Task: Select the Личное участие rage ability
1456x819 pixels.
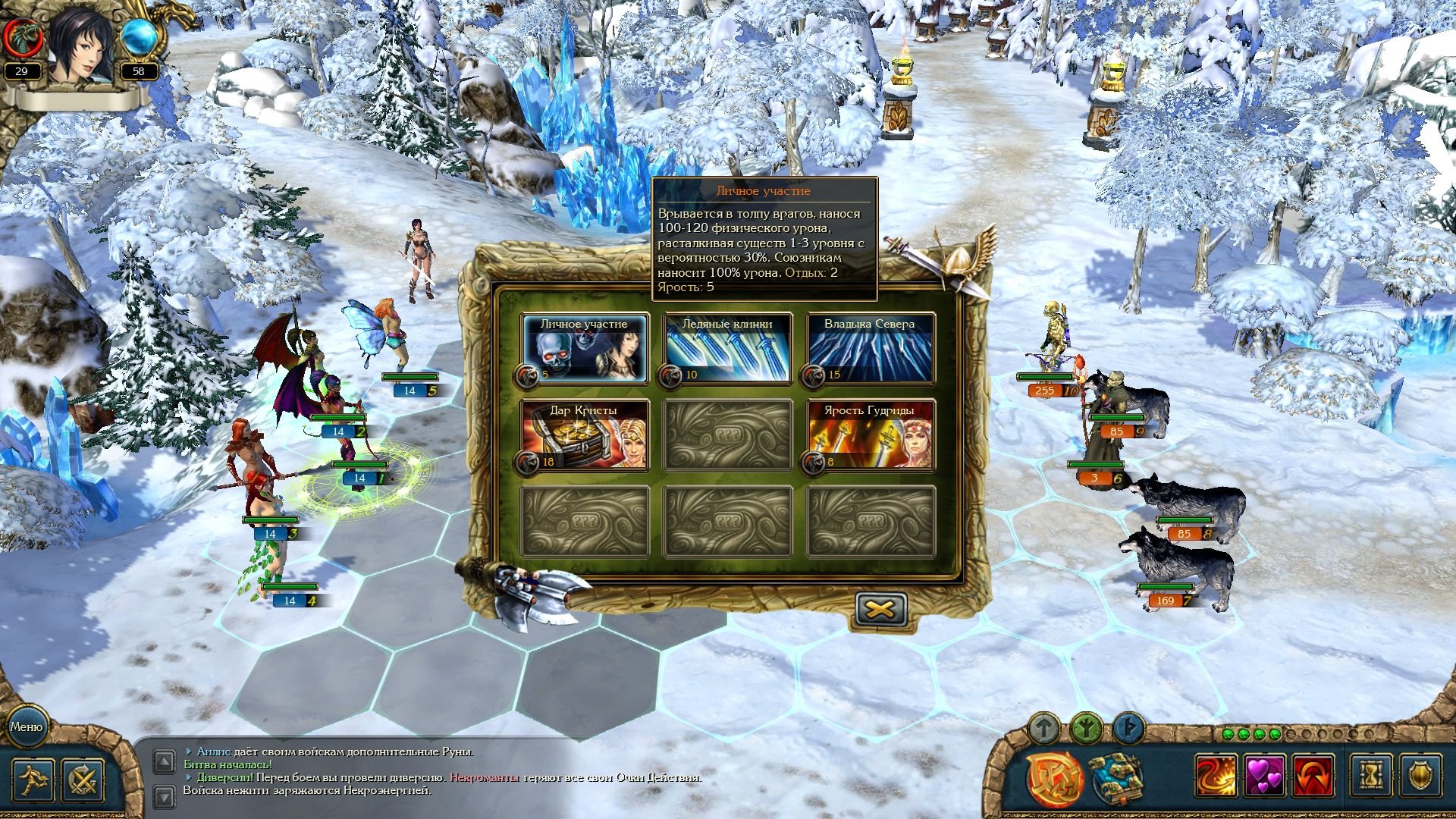Action: (x=584, y=349)
